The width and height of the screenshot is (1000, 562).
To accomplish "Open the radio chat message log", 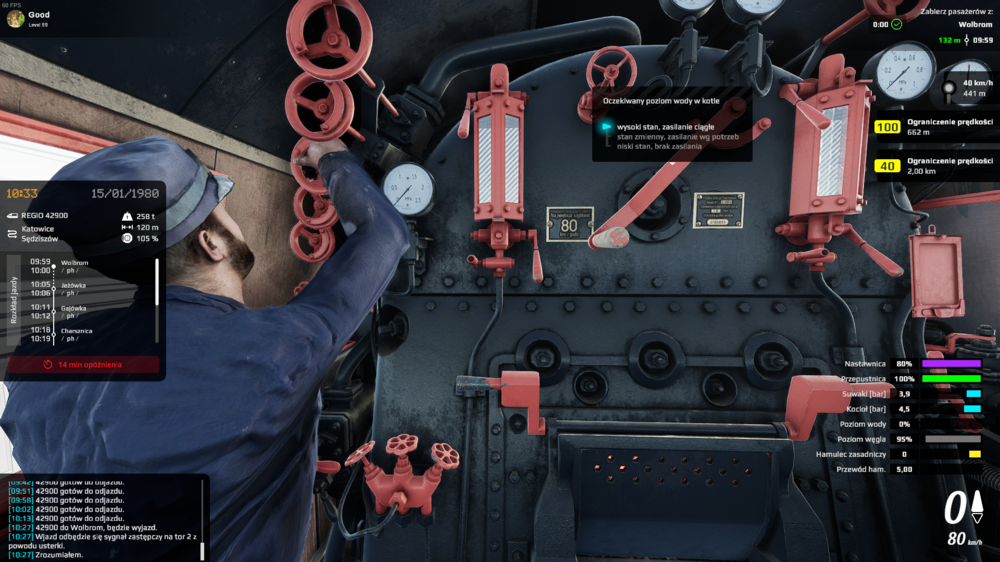I will pyautogui.click(x=100, y=517).
